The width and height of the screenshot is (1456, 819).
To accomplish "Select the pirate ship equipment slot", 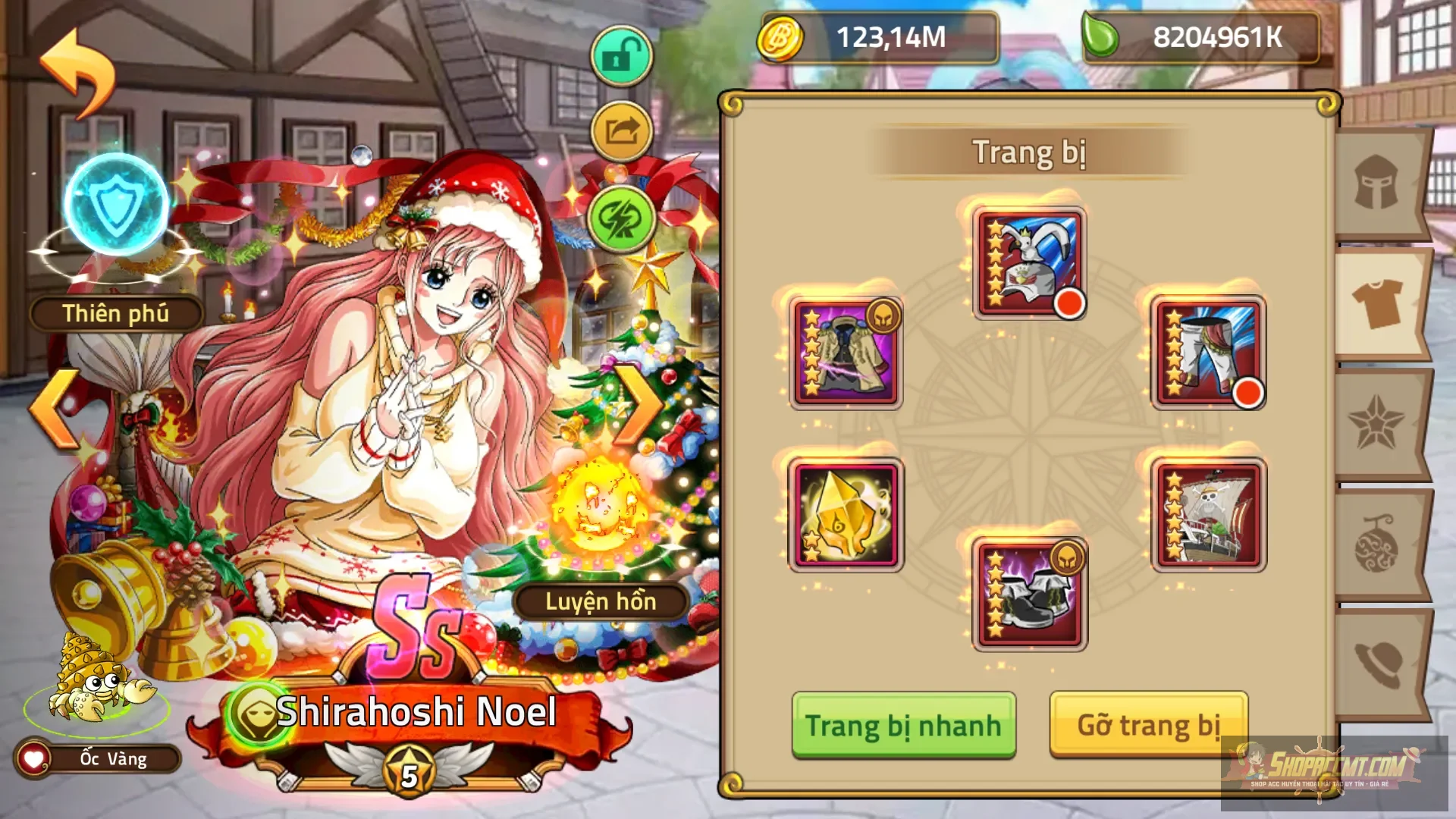I will (x=1208, y=514).
